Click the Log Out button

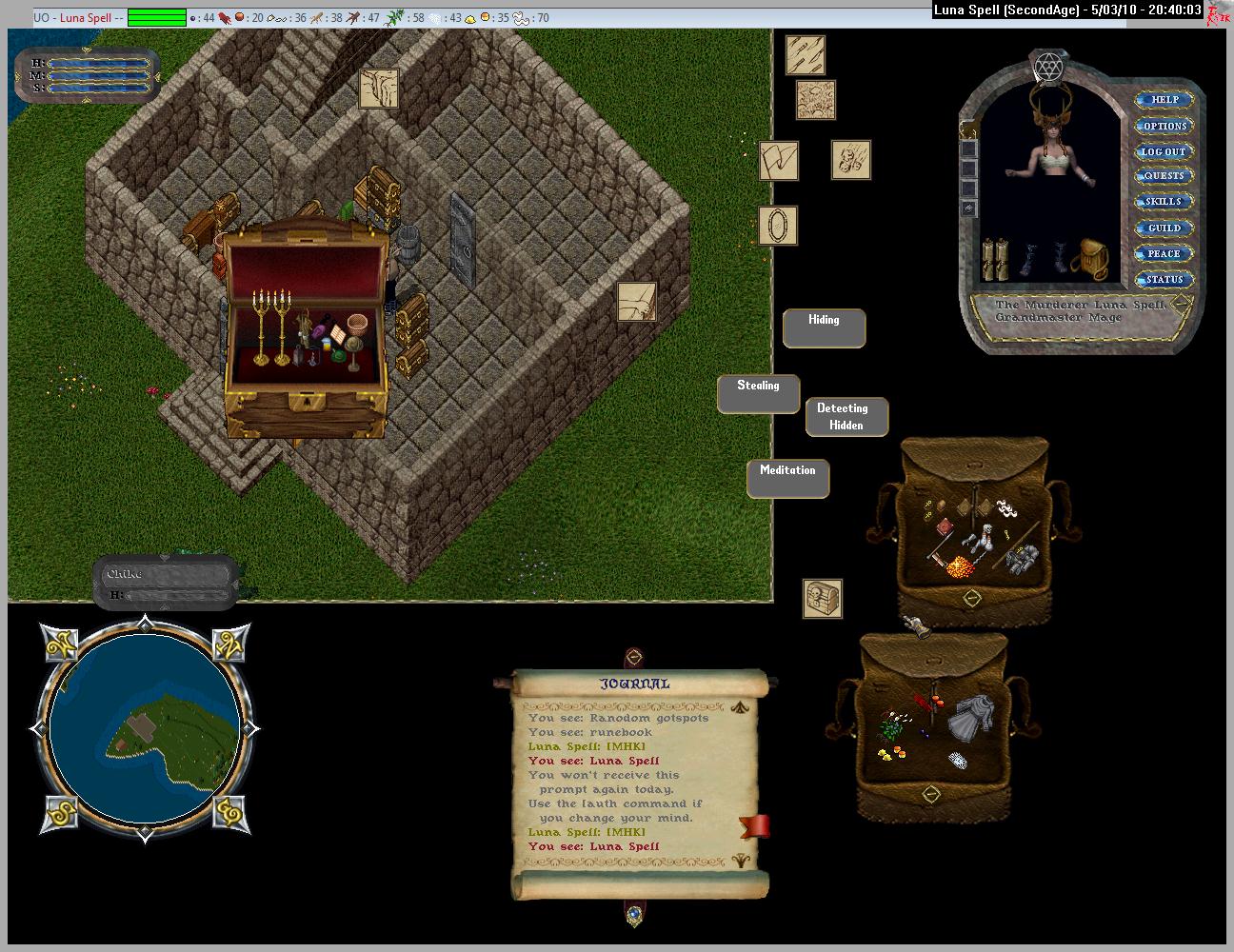click(x=1164, y=151)
